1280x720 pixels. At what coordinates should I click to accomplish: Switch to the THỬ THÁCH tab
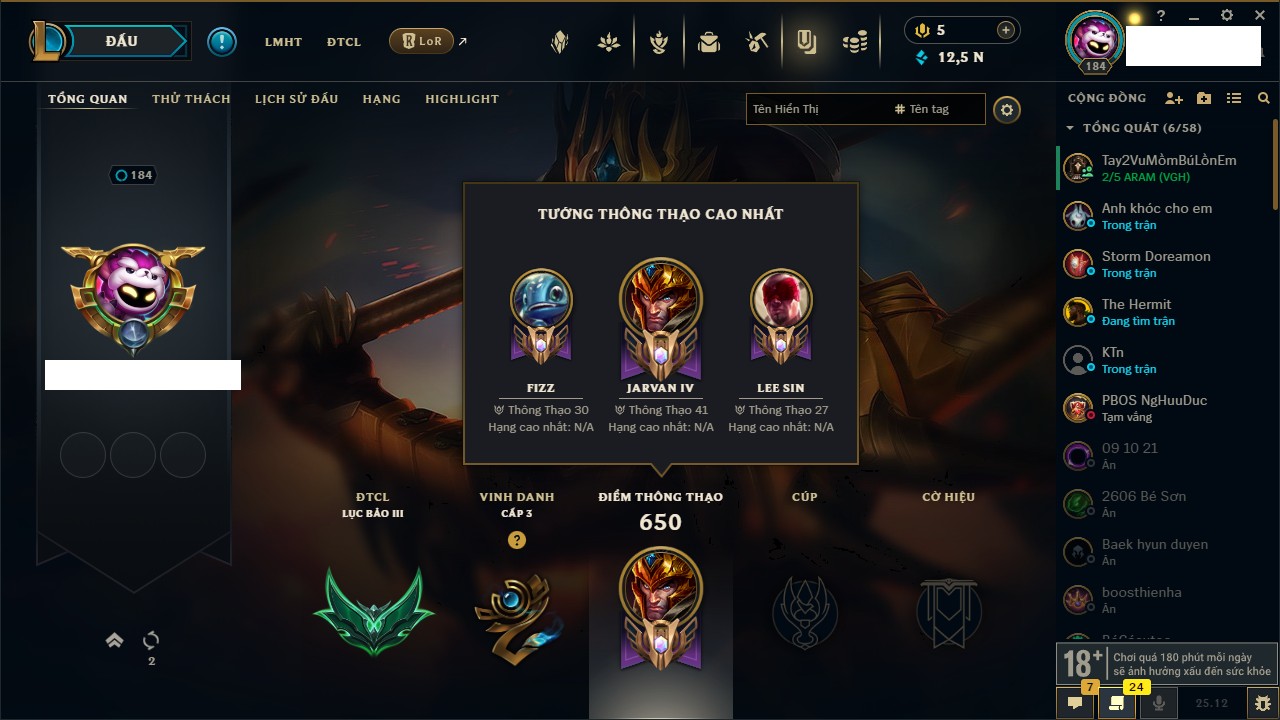tap(191, 99)
